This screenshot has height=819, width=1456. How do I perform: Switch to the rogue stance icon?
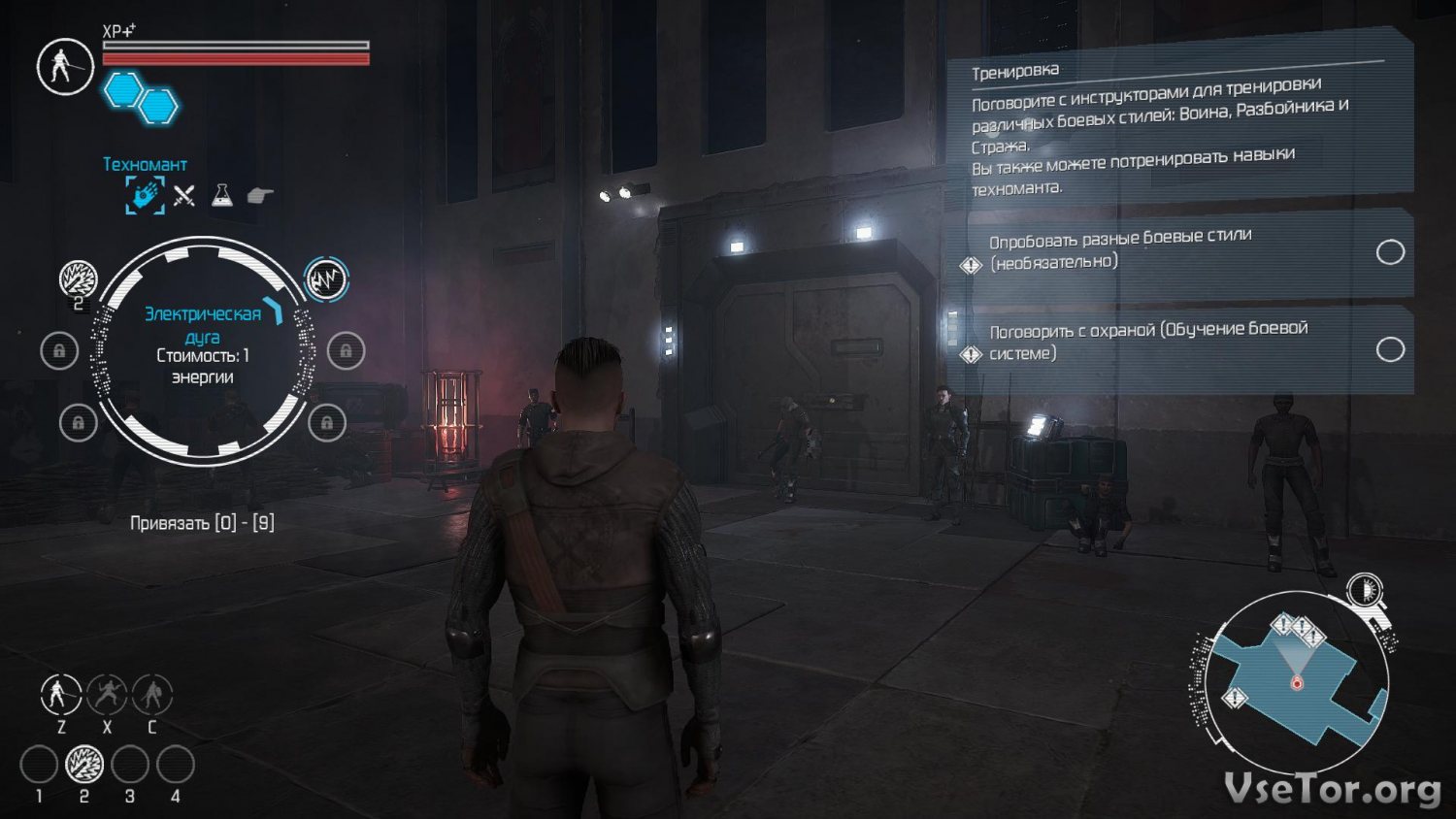click(107, 695)
